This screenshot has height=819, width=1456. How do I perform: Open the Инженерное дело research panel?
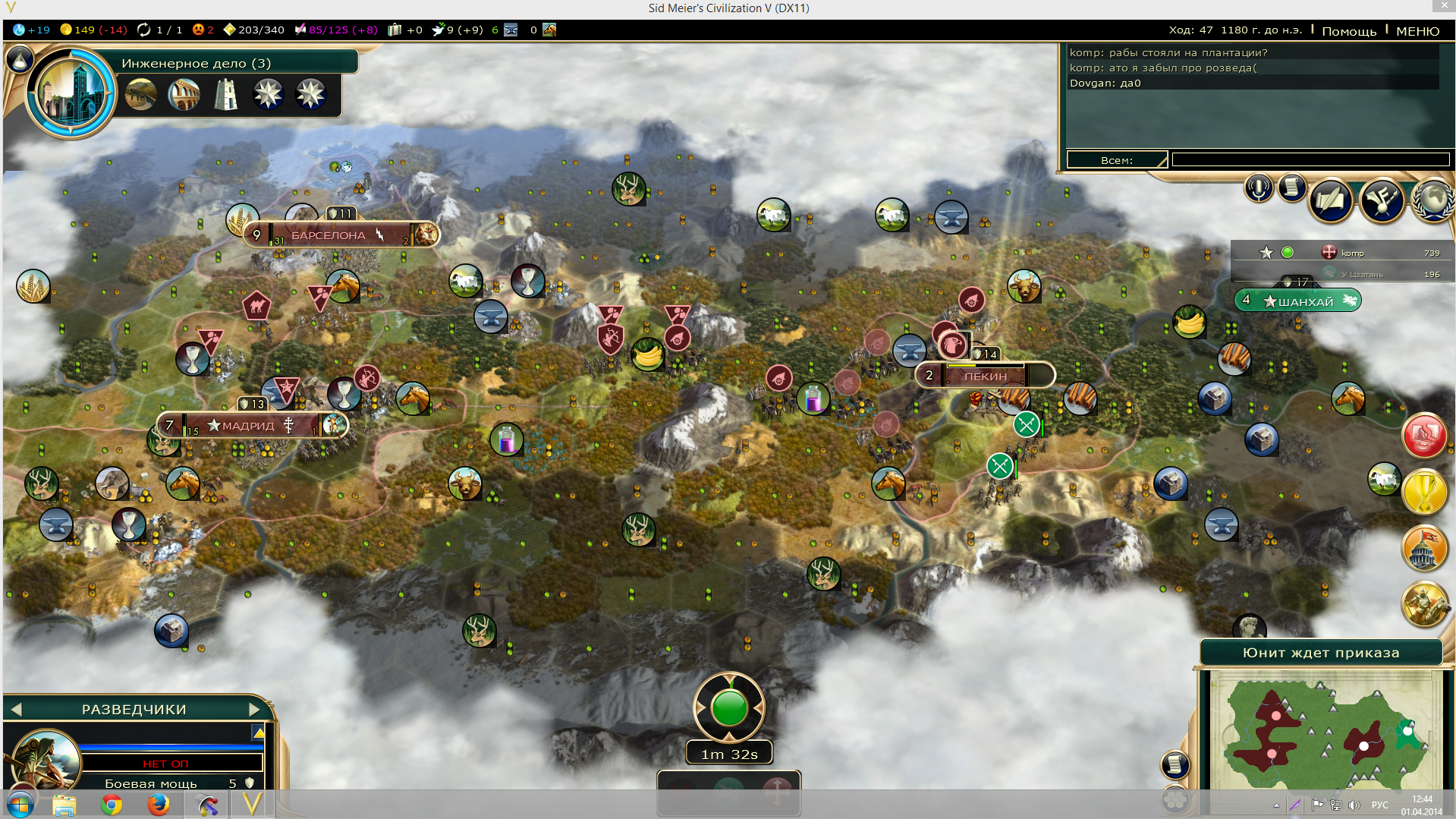pos(196,63)
